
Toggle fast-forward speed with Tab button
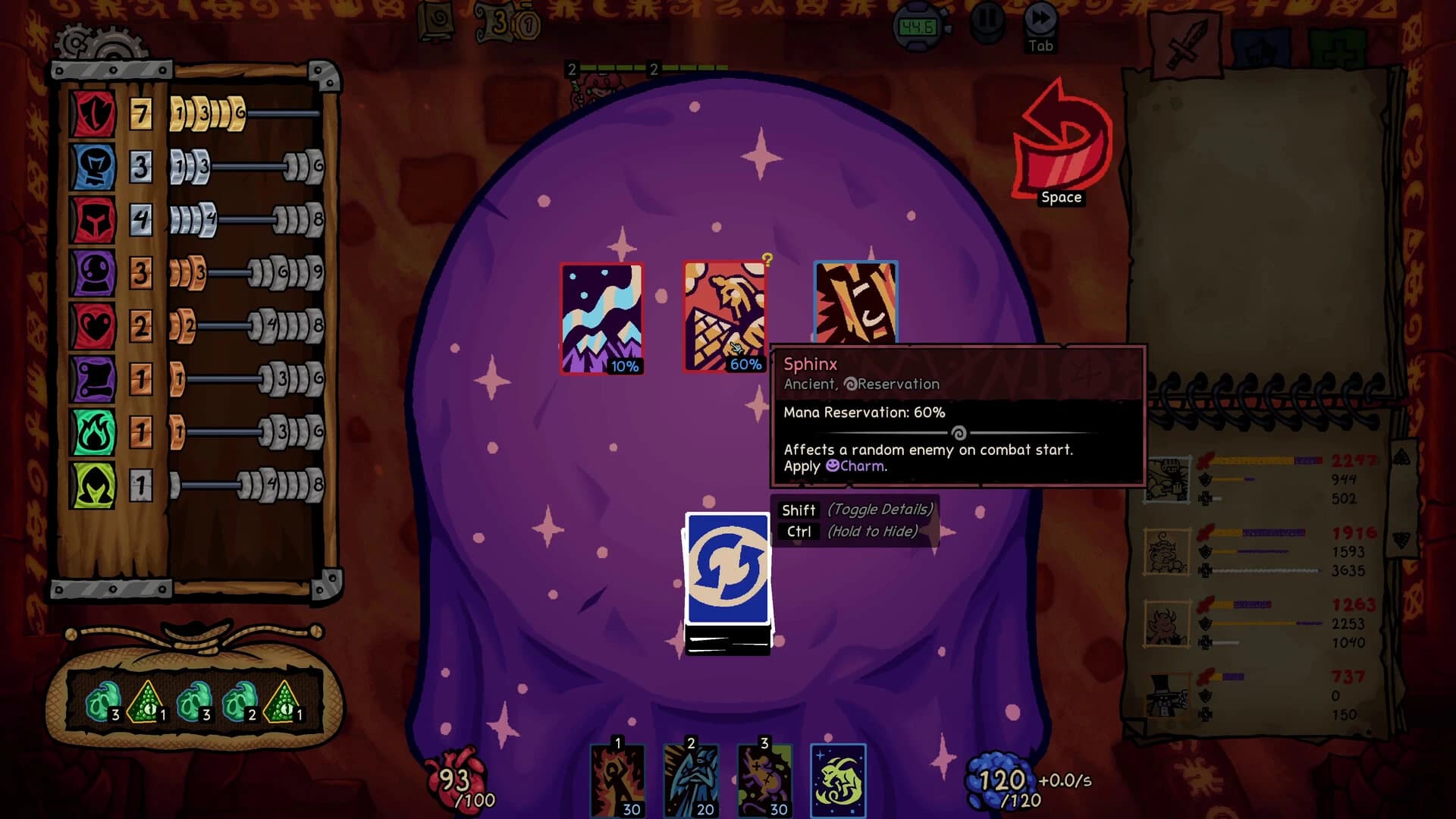1040,21
